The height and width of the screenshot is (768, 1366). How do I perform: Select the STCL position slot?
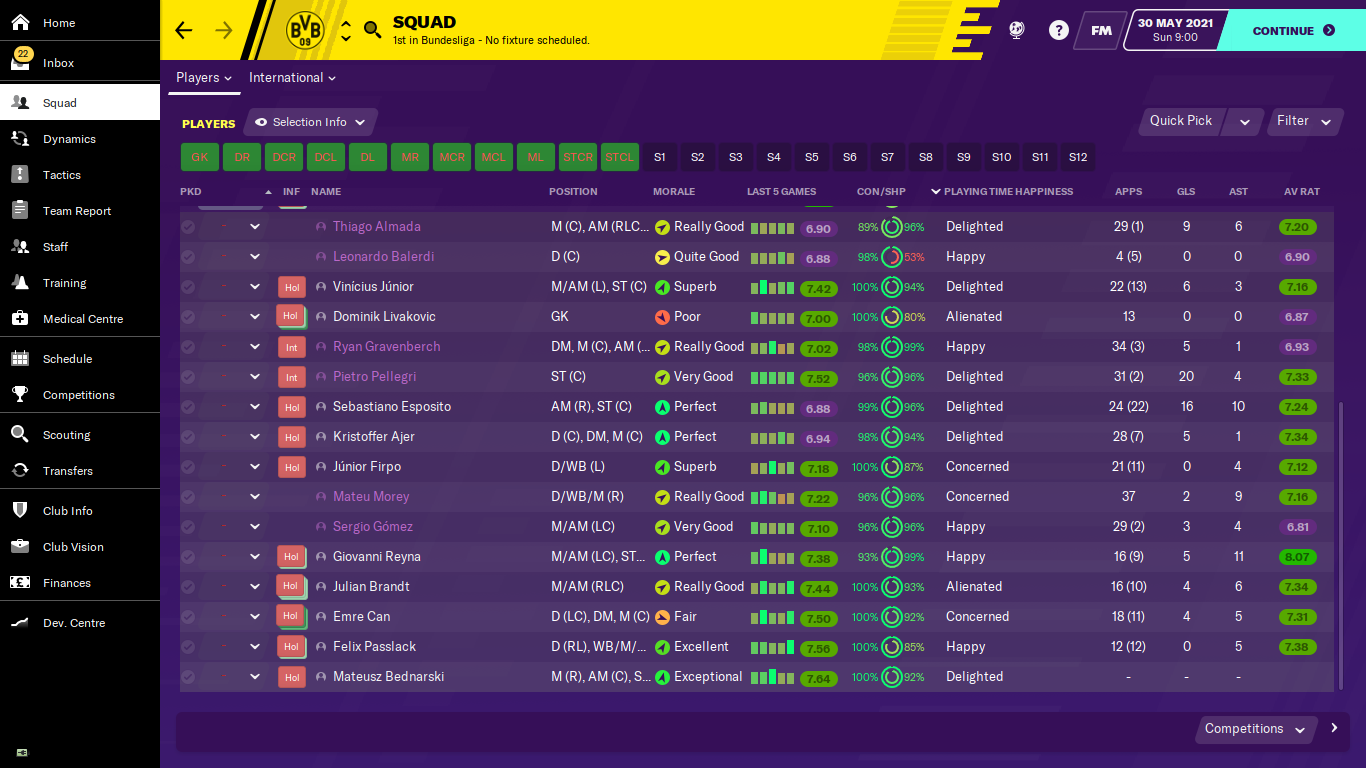620,157
